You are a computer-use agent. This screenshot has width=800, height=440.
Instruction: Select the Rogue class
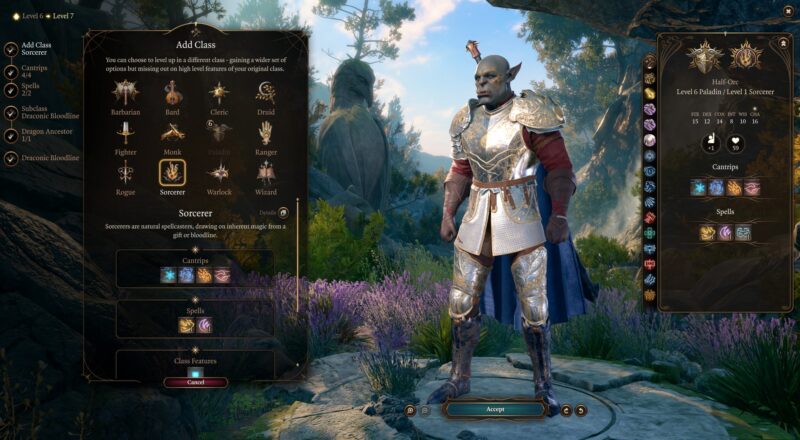(x=125, y=174)
